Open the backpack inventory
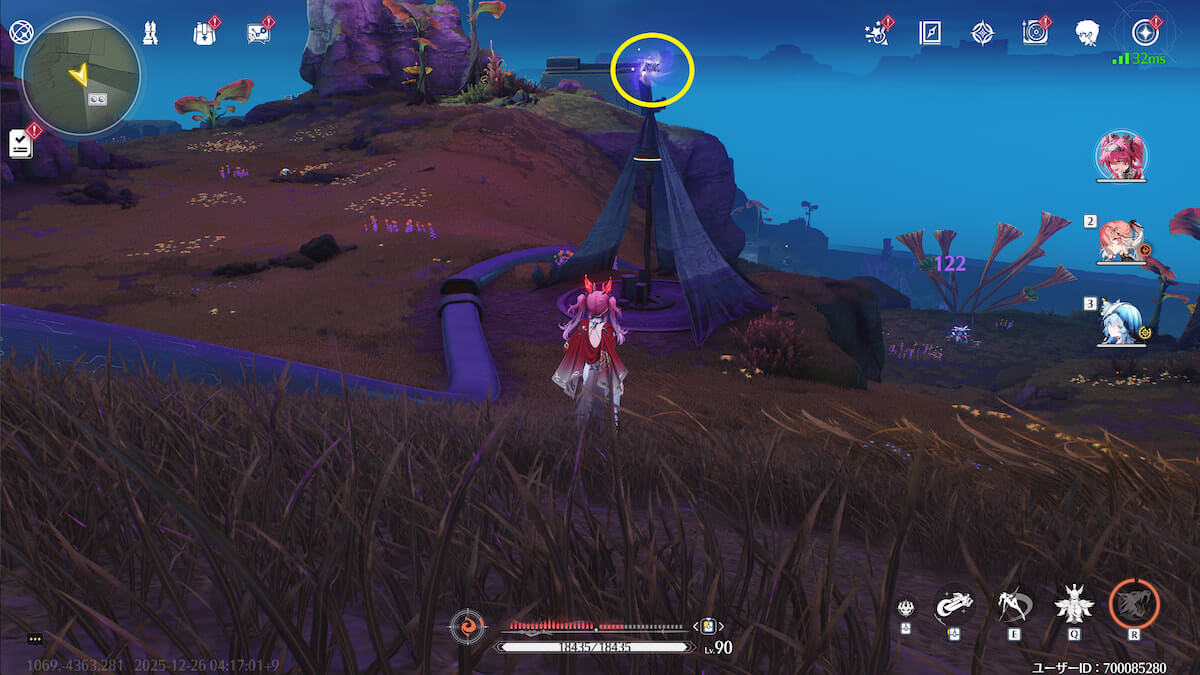The width and height of the screenshot is (1200, 675). [204, 32]
